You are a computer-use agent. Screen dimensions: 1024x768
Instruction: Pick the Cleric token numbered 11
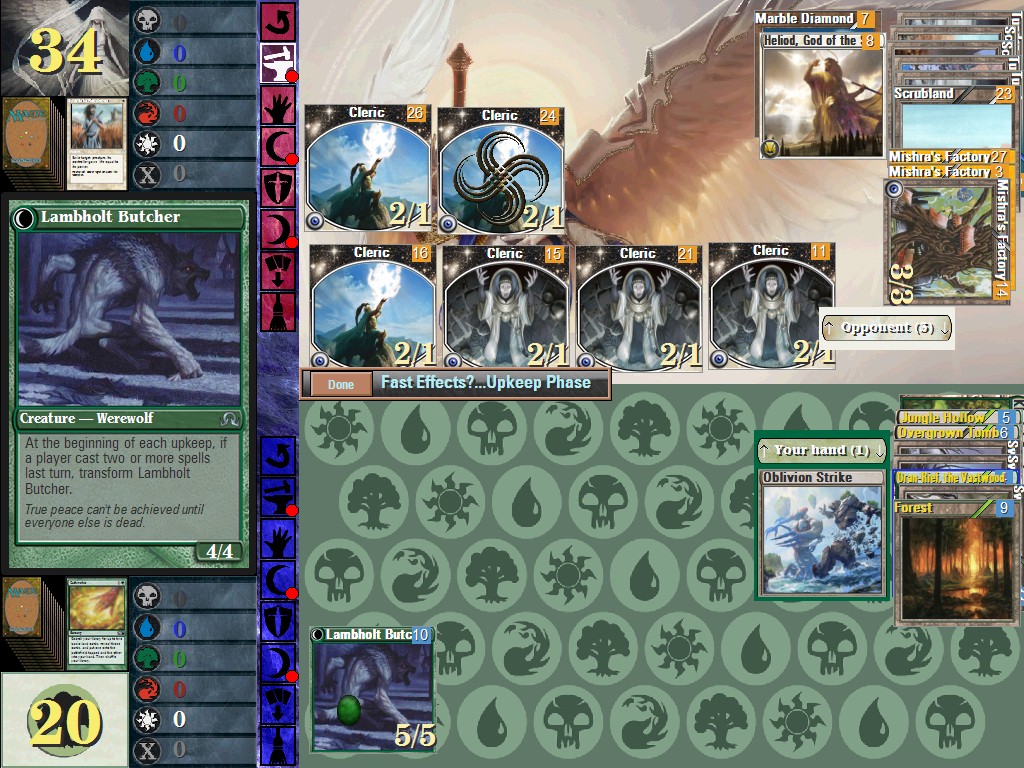770,304
